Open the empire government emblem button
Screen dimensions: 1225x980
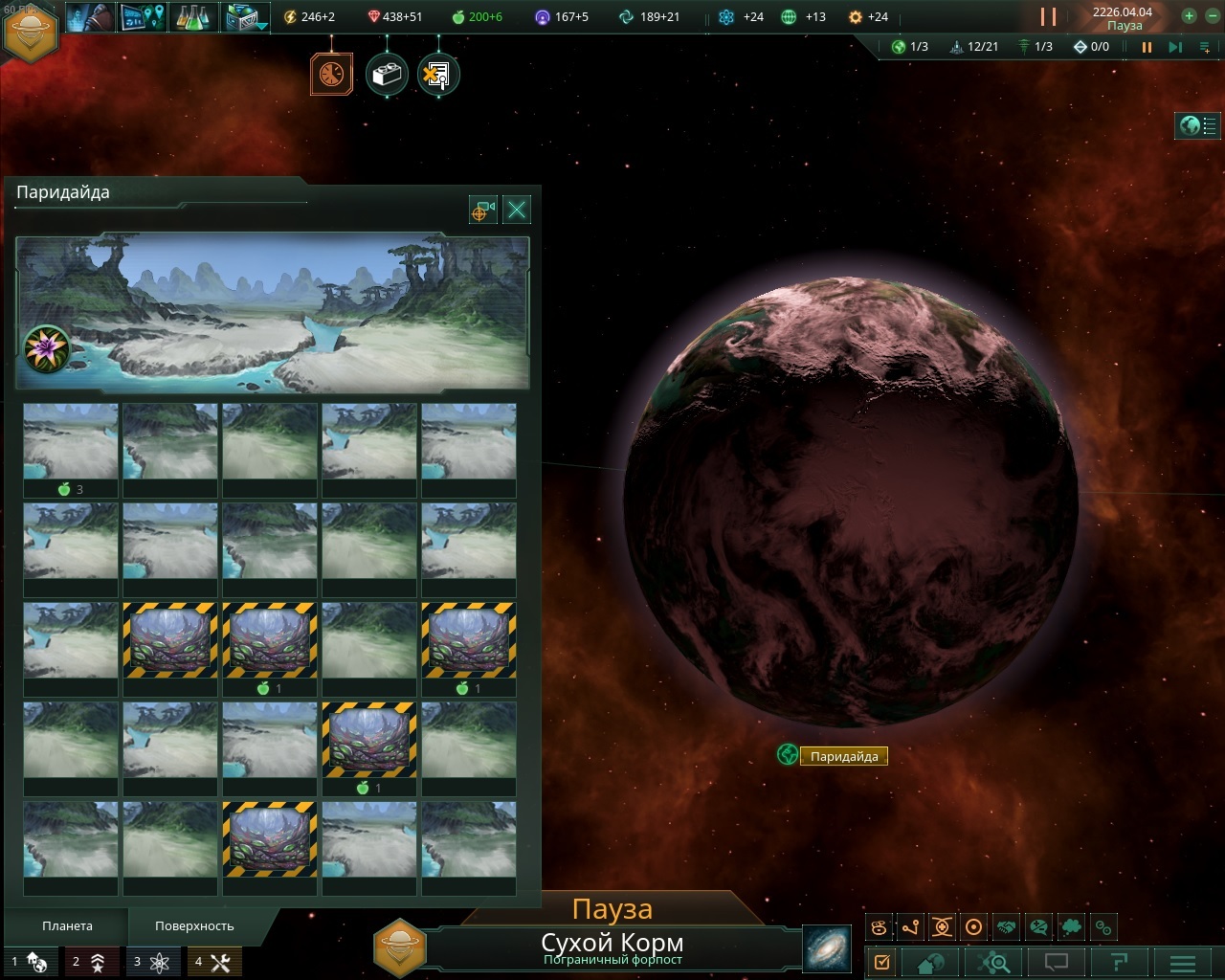point(32,32)
